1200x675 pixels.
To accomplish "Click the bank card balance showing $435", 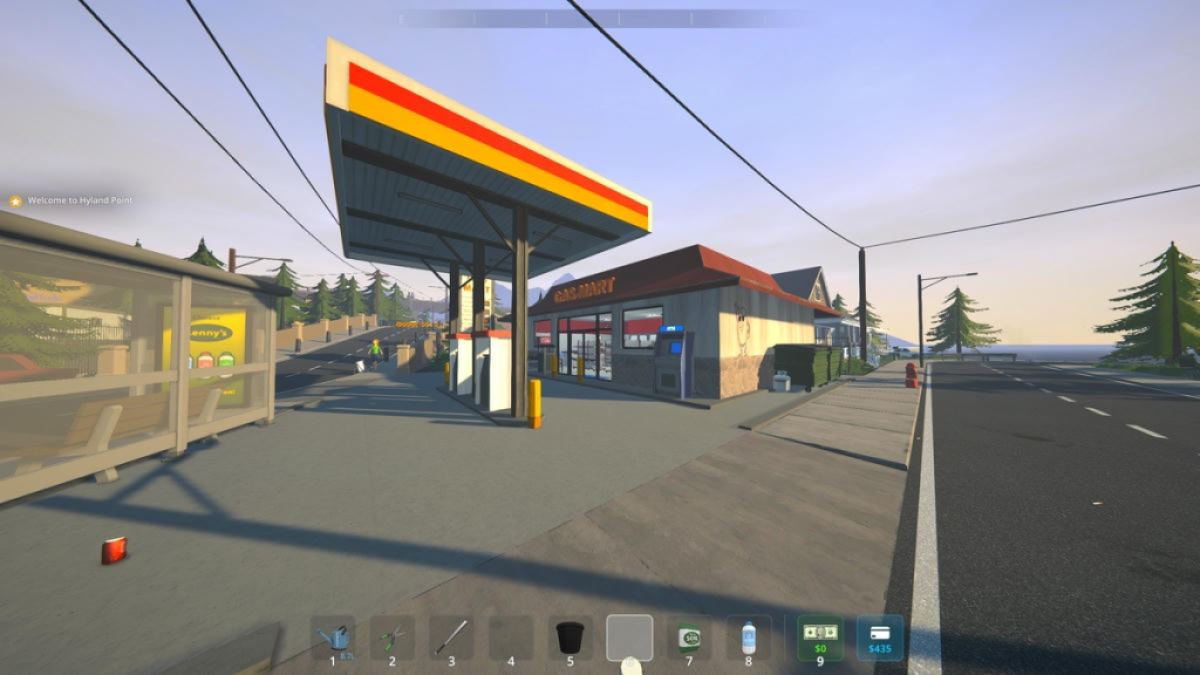I will pos(880,637).
